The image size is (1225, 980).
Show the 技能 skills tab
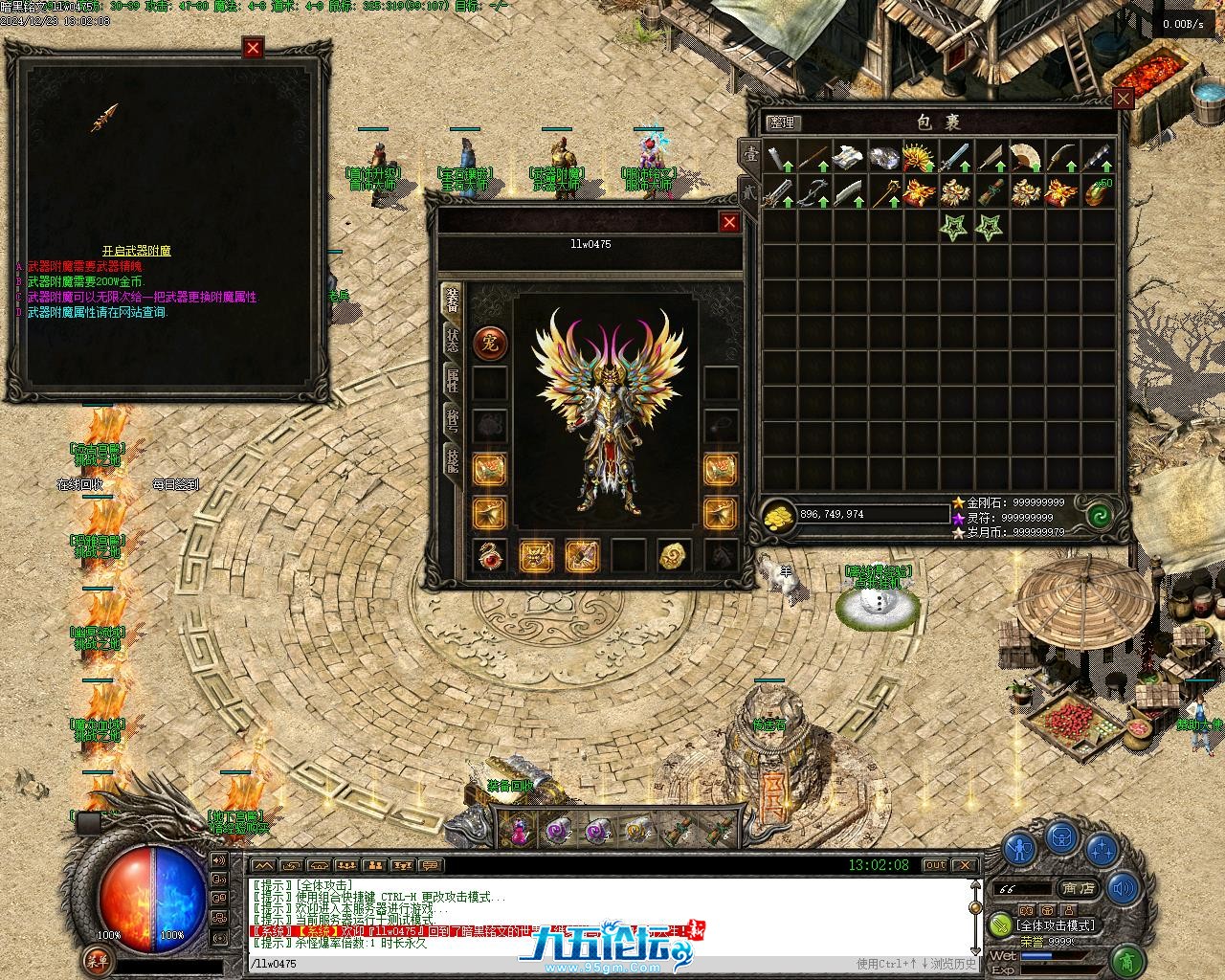(x=452, y=459)
